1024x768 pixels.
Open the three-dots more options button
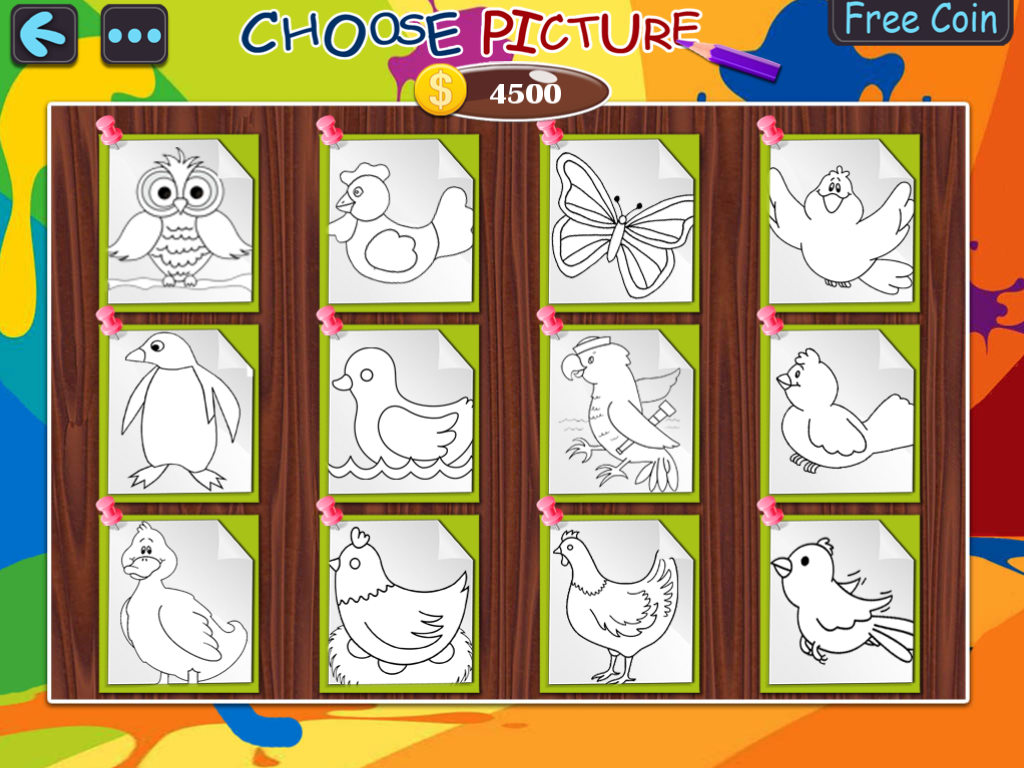134,35
